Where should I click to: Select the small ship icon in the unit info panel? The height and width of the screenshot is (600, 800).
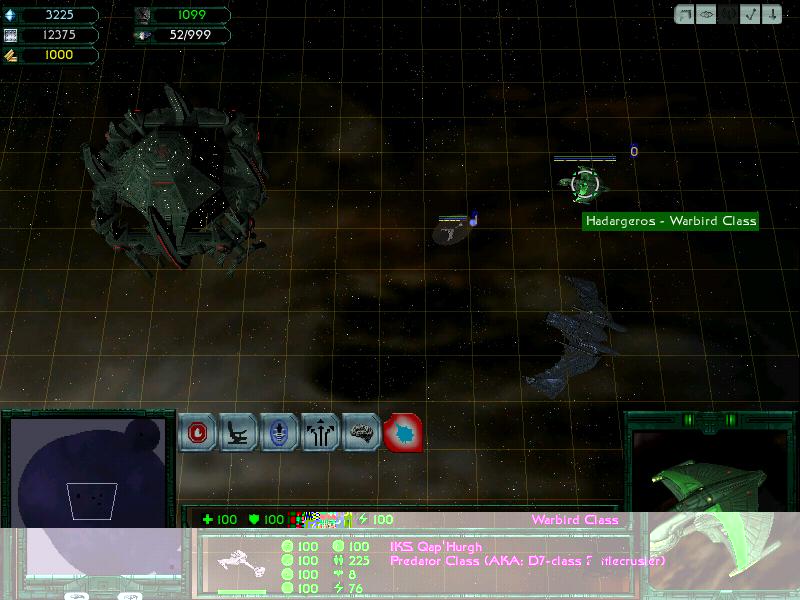tap(241, 563)
